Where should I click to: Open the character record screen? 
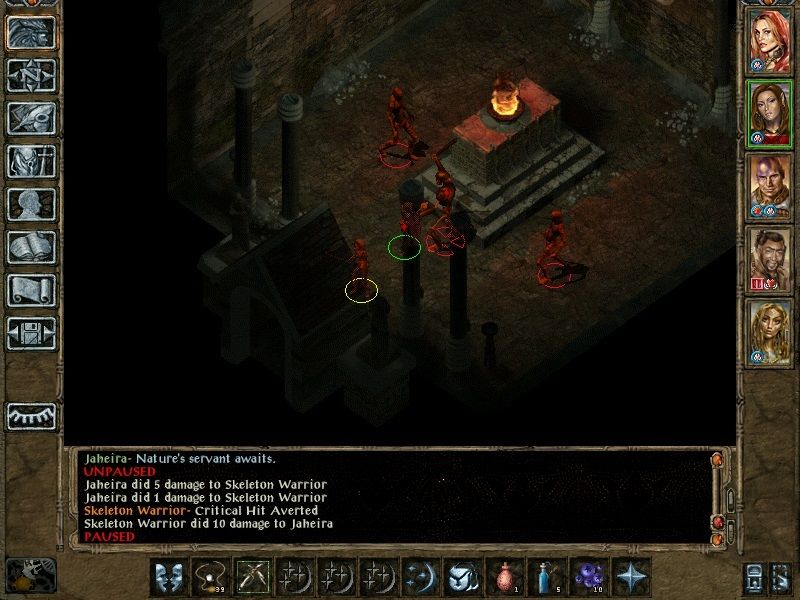tap(31, 204)
